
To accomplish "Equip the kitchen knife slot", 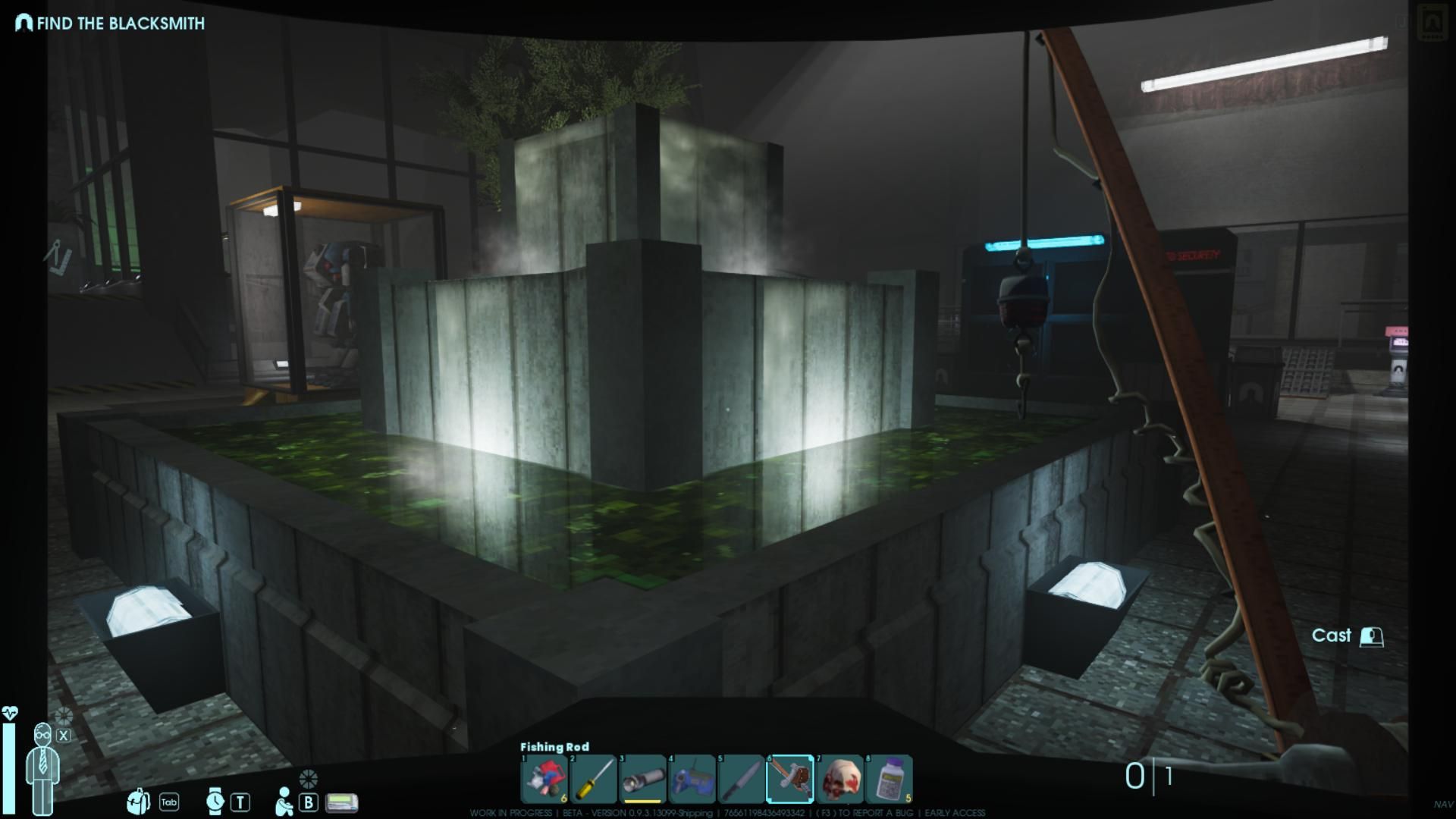I will click(741, 779).
